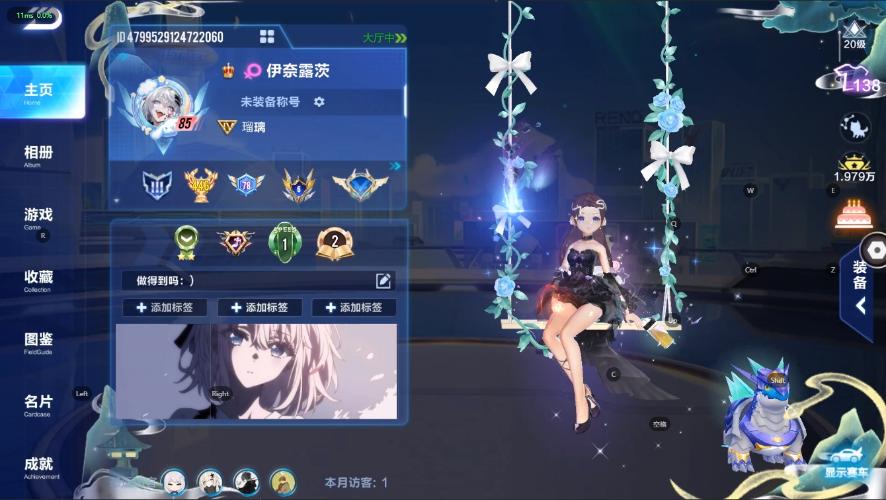Select the 图鉴 FieldGuide tab

click(39, 341)
